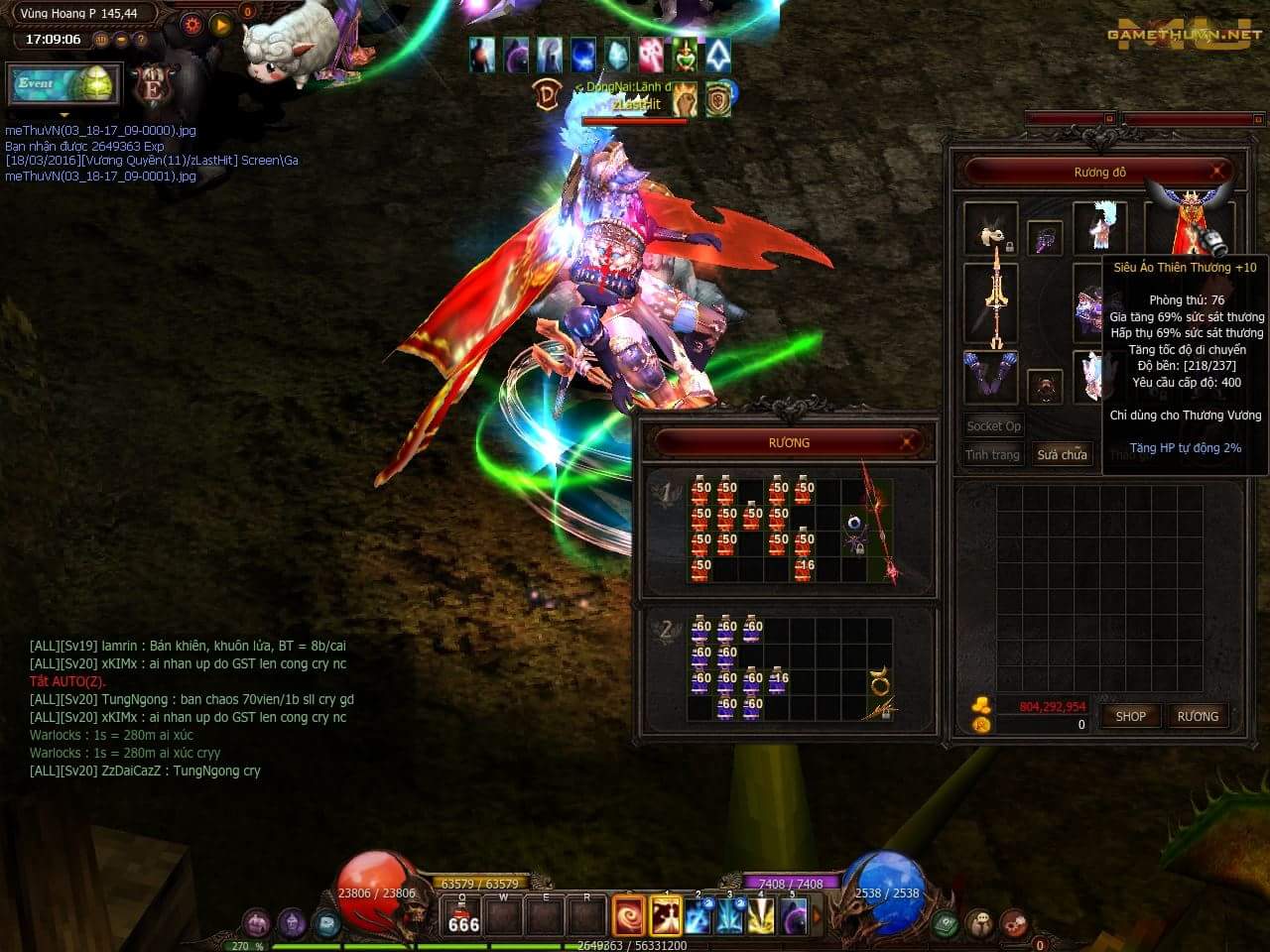Click the D shield emblem icon

[547, 94]
